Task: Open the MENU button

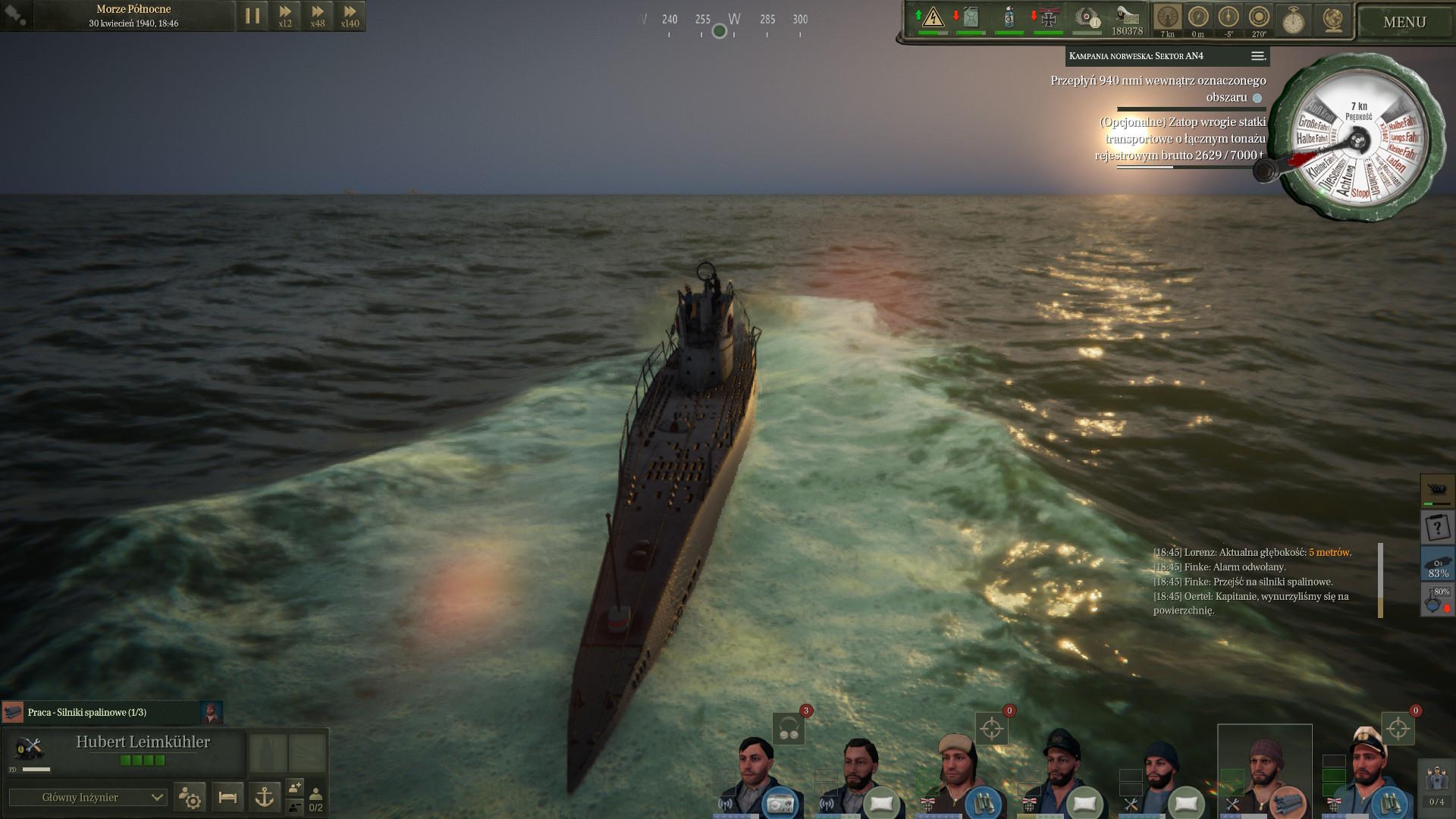Action: [x=1404, y=22]
